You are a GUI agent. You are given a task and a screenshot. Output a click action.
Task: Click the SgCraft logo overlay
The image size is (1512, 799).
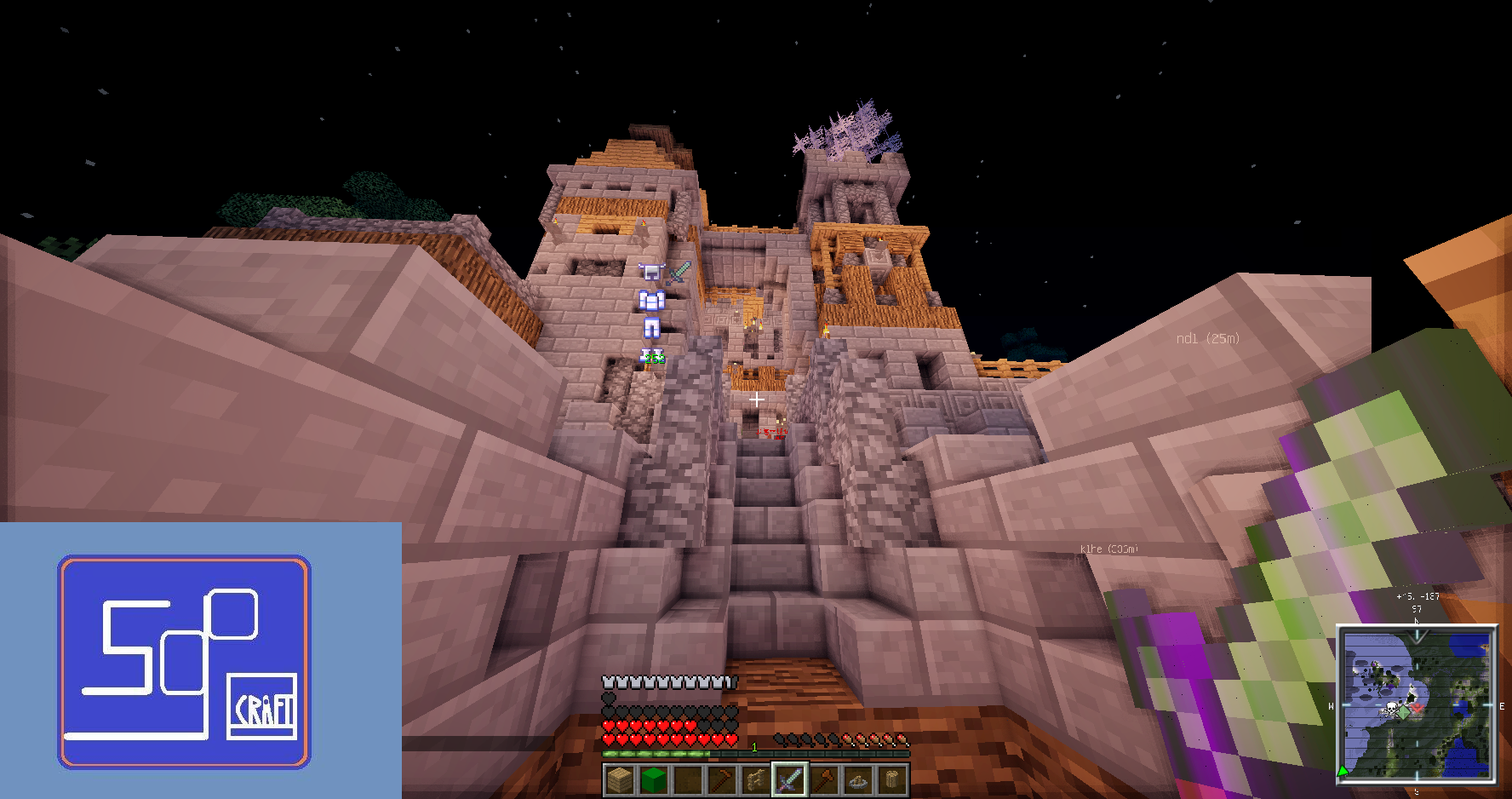(x=184, y=662)
